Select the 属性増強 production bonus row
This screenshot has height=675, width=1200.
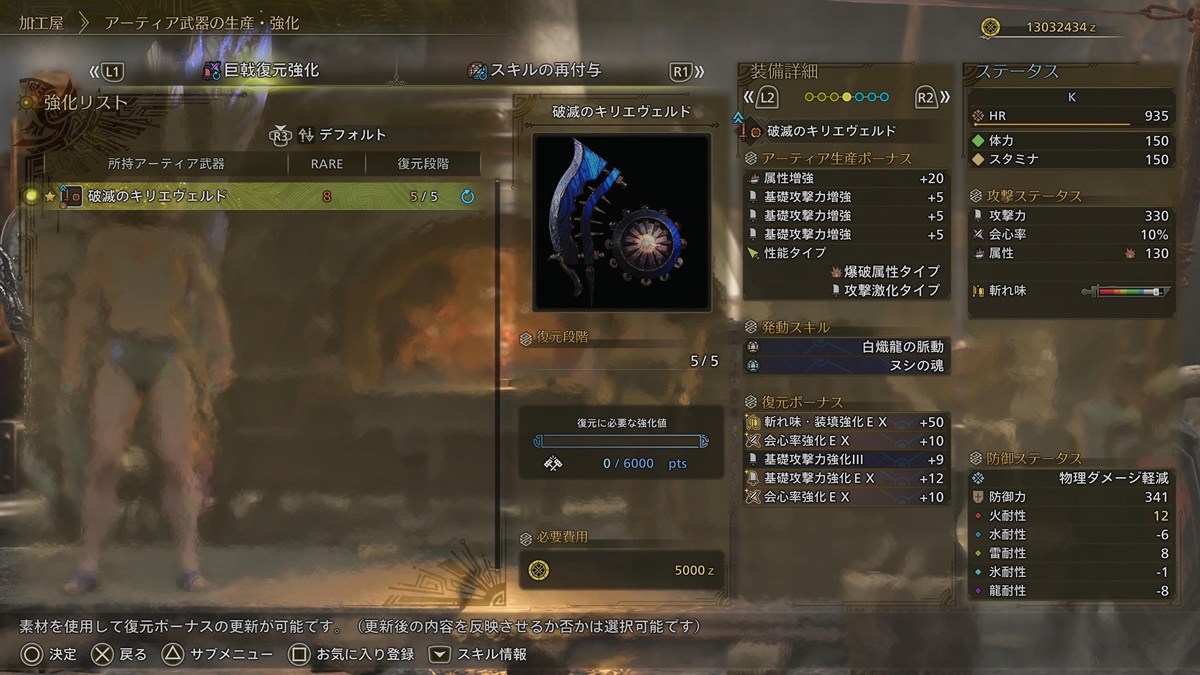[846, 178]
